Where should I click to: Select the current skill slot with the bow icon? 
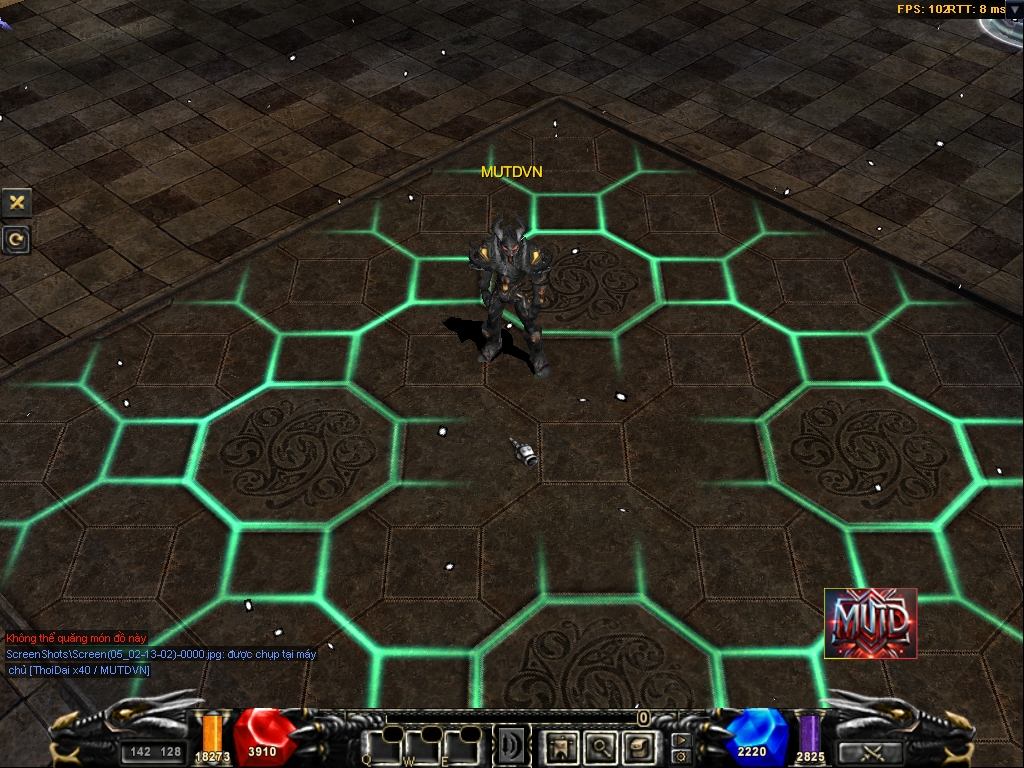click(511, 746)
